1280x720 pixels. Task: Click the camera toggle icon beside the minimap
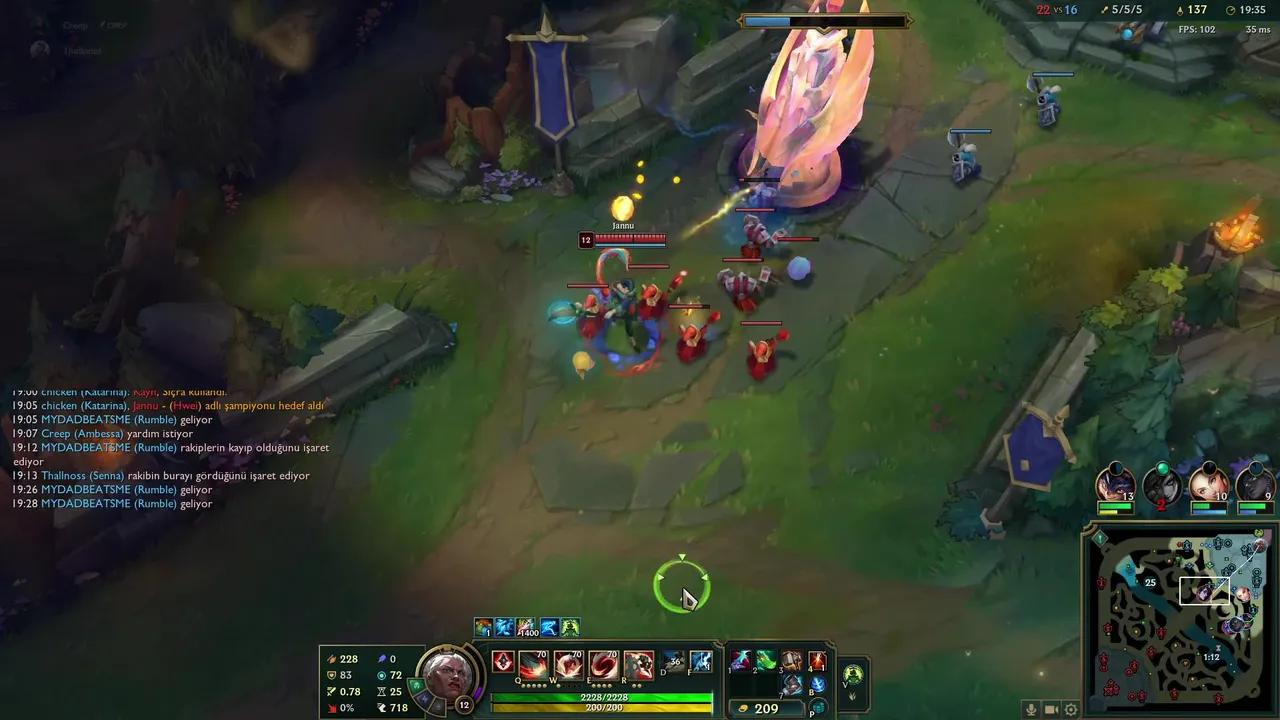pos(1051,709)
